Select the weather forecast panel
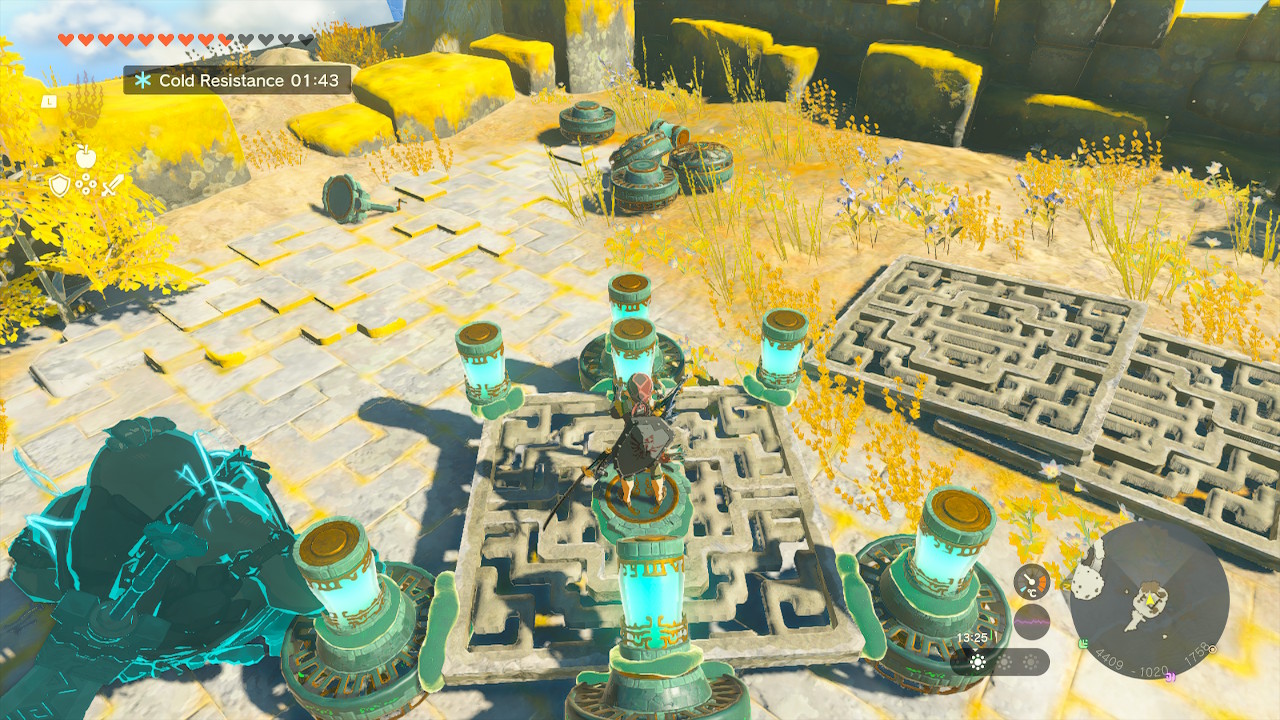 (1000, 661)
